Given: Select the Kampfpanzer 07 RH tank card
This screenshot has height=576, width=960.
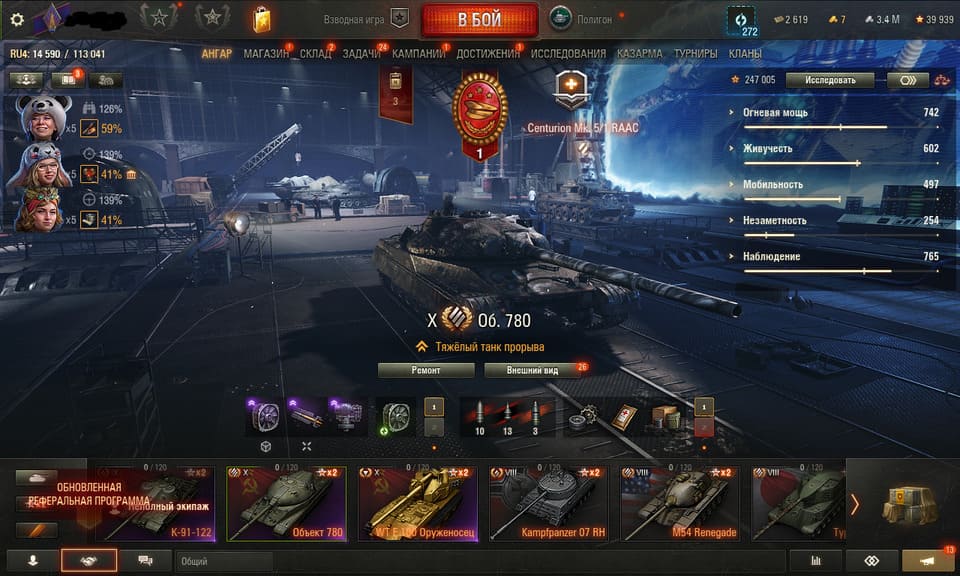Looking at the screenshot, I should click(x=549, y=503).
